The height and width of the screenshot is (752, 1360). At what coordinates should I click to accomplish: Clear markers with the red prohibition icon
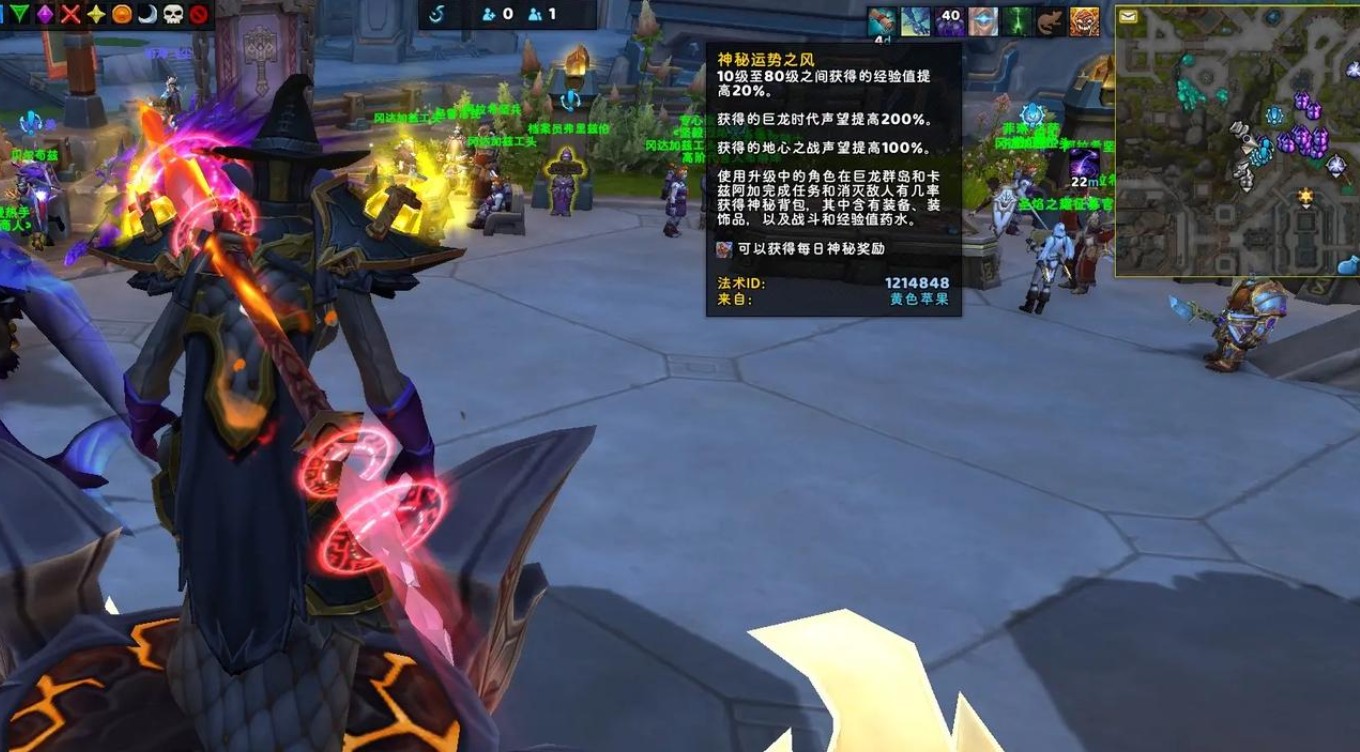pyautogui.click(x=198, y=14)
